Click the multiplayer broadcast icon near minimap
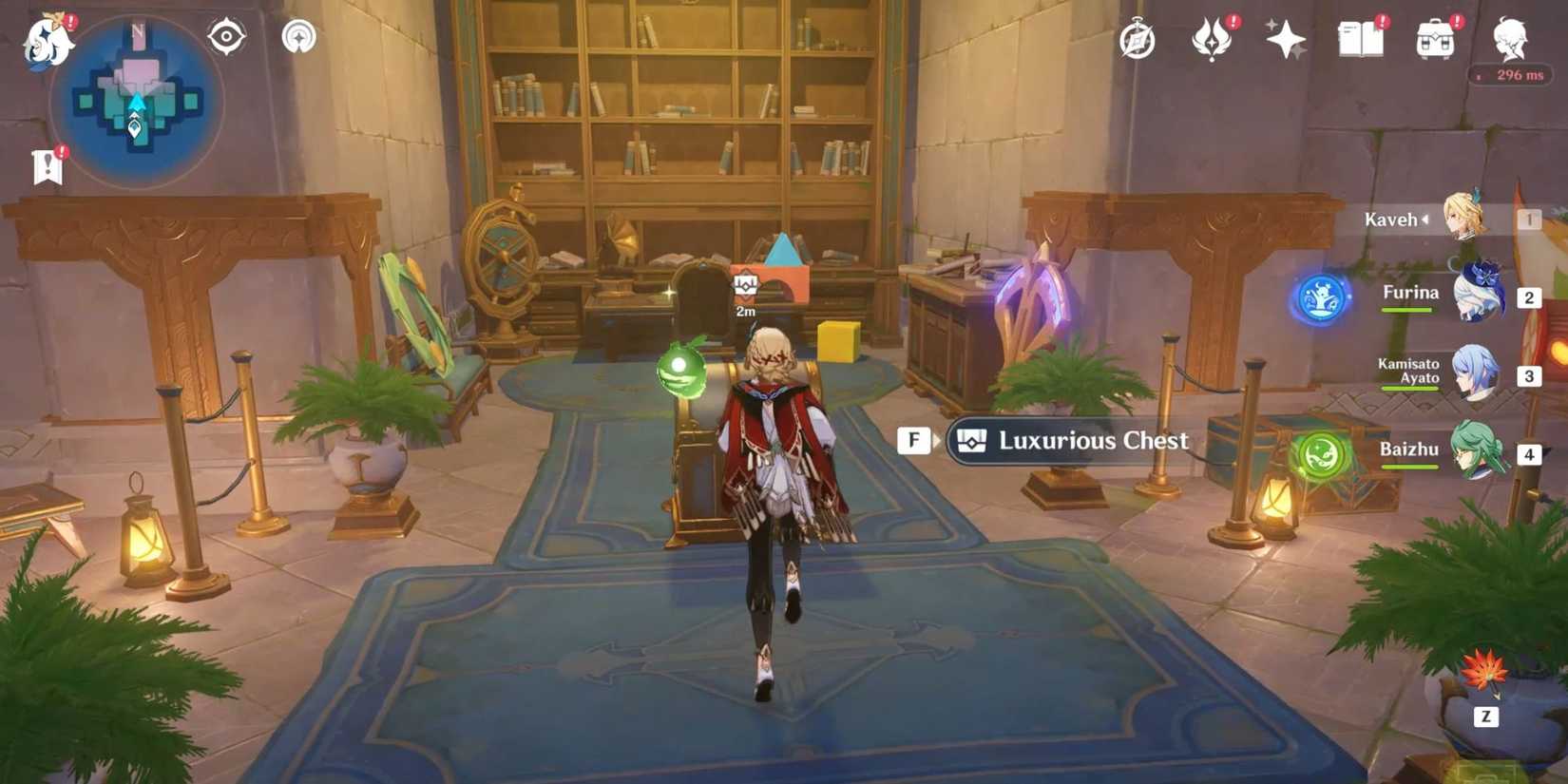1568x784 pixels. [x=297, y=36]
